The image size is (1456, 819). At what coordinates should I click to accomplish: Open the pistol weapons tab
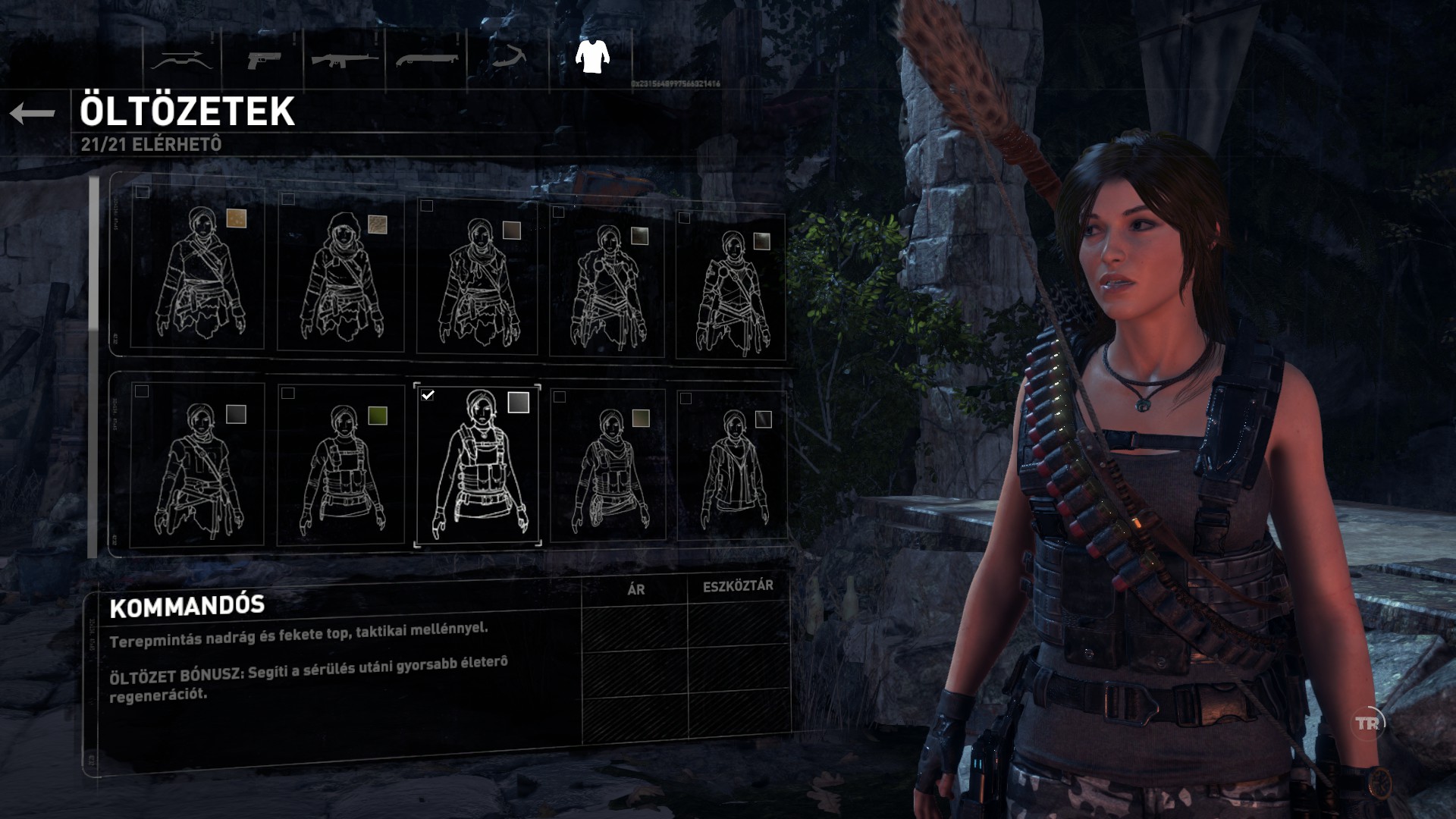click(x=264, y=59)
